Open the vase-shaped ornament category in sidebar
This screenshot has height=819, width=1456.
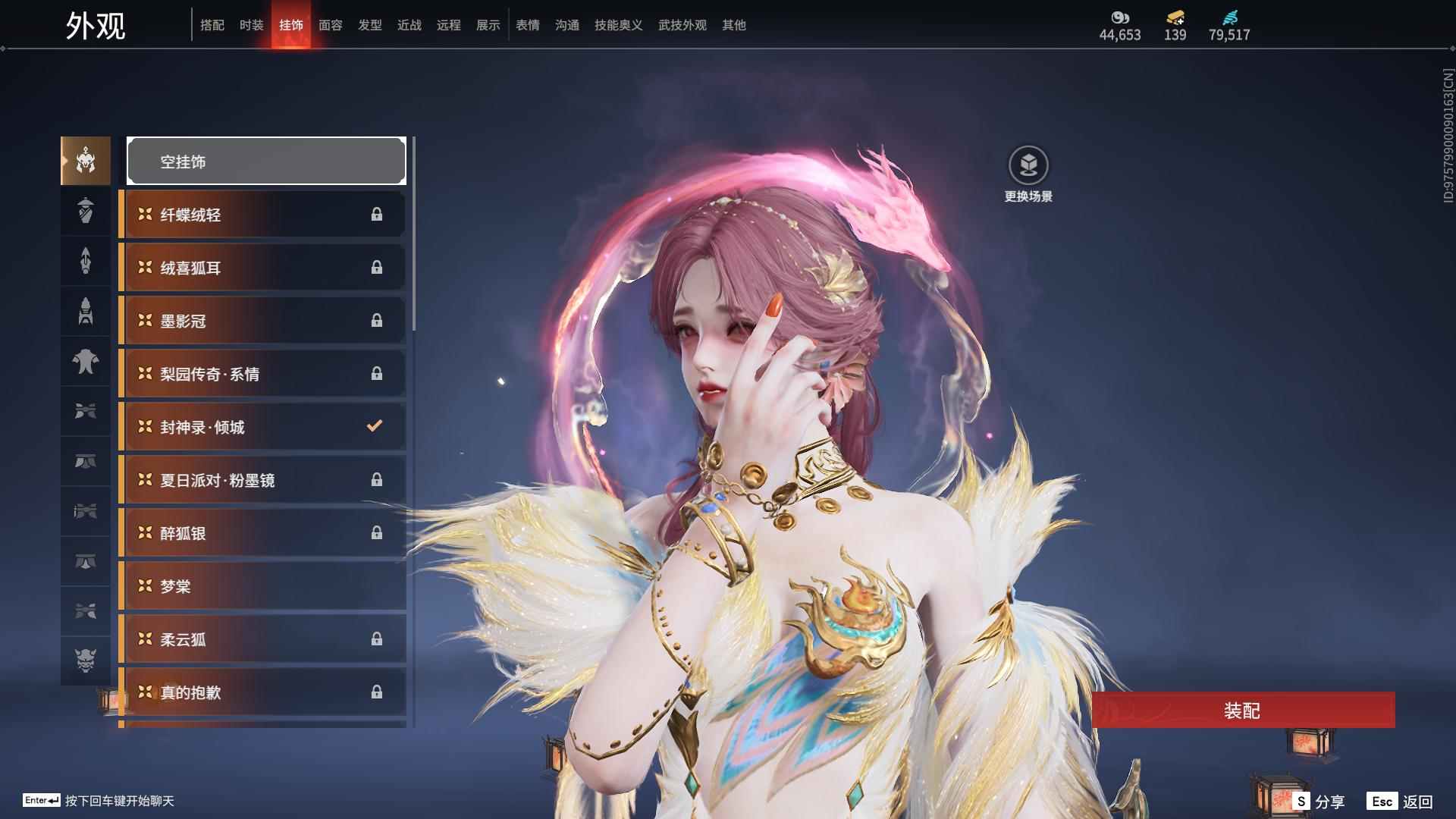pyautogui.click(x=85, y=211)
